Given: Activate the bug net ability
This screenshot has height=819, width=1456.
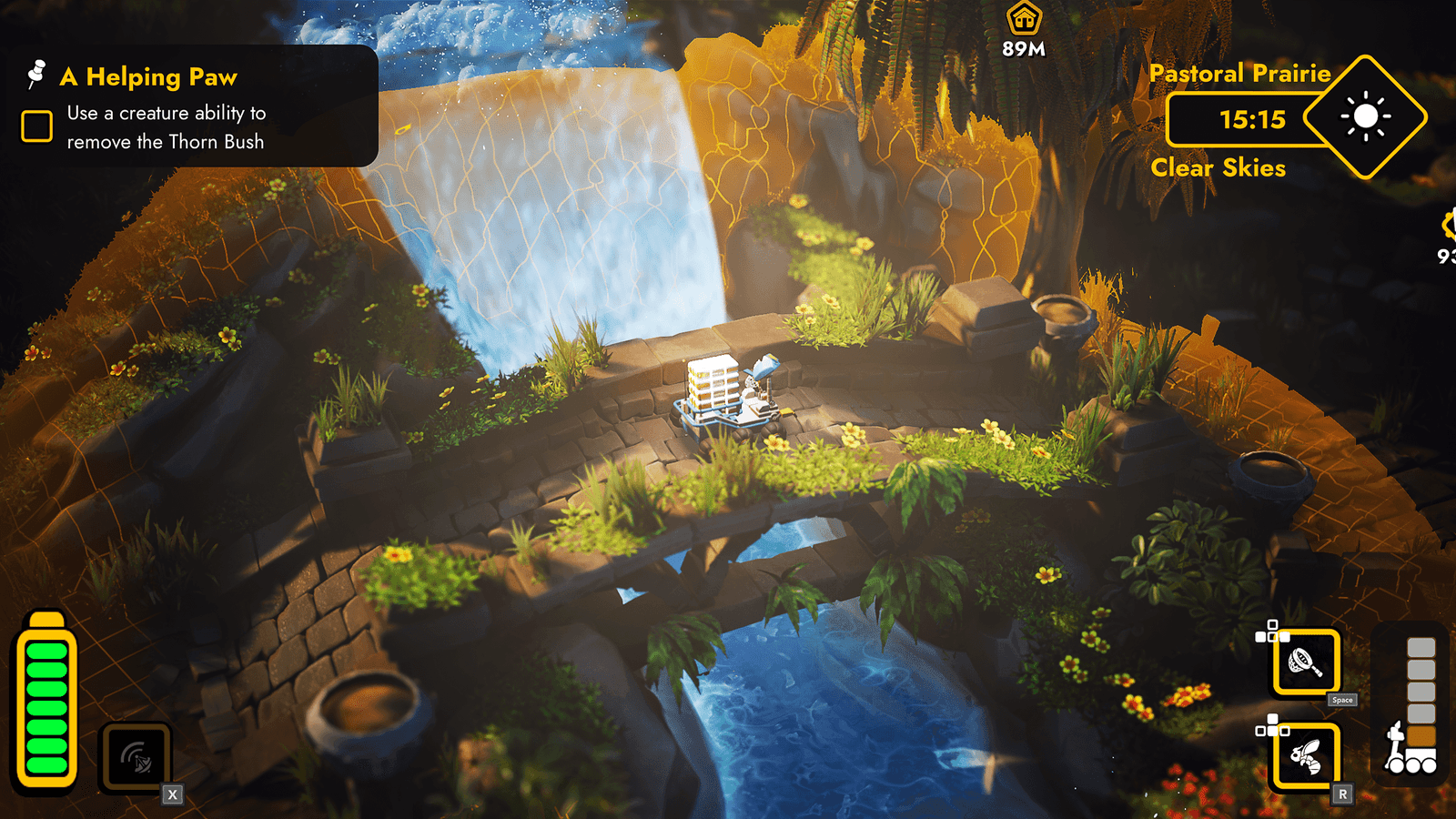Looking at the screenshot, I should 1306,662.
